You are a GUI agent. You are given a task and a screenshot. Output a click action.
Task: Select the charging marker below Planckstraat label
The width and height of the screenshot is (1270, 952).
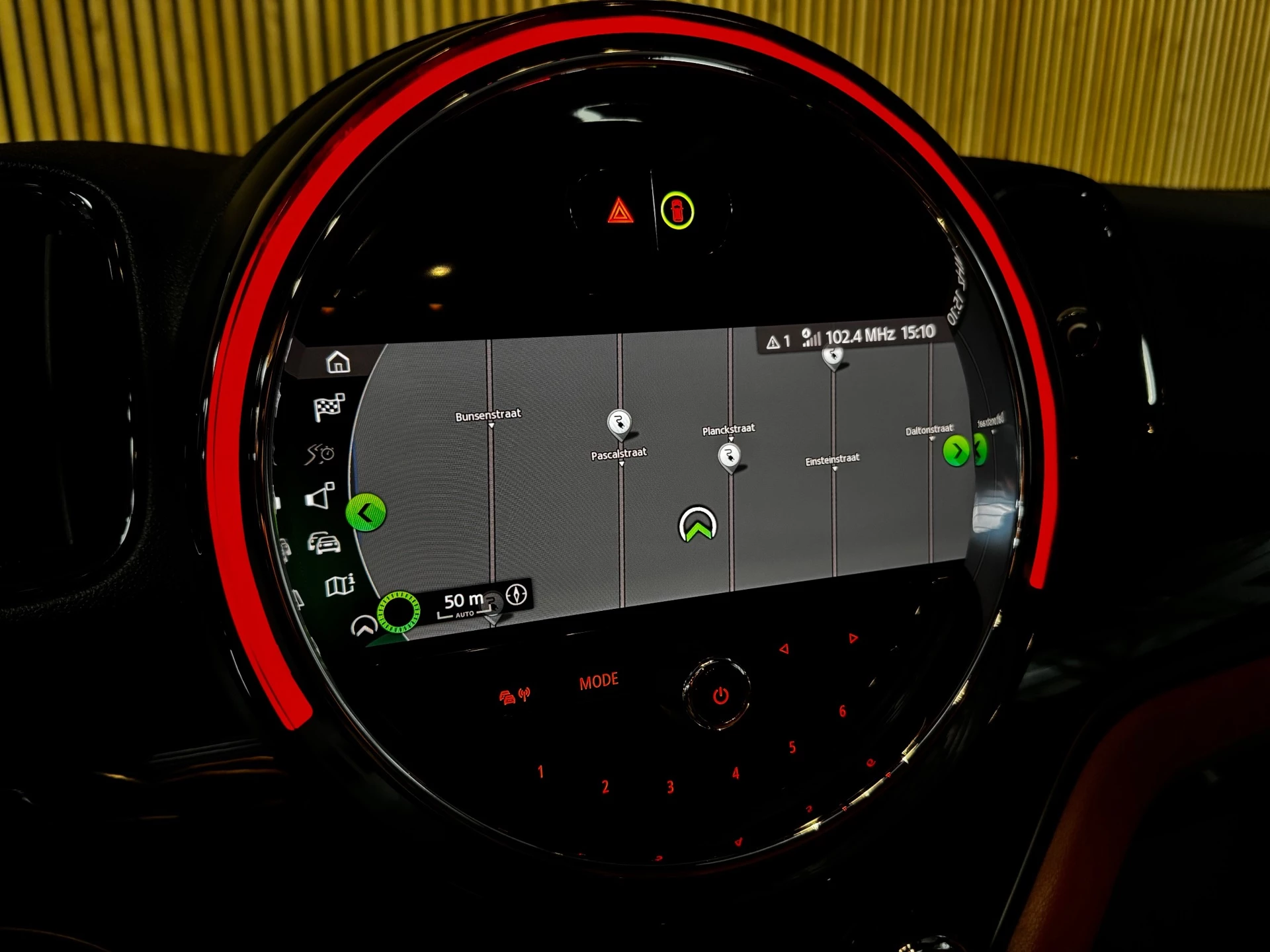click(x=729, y=456)
